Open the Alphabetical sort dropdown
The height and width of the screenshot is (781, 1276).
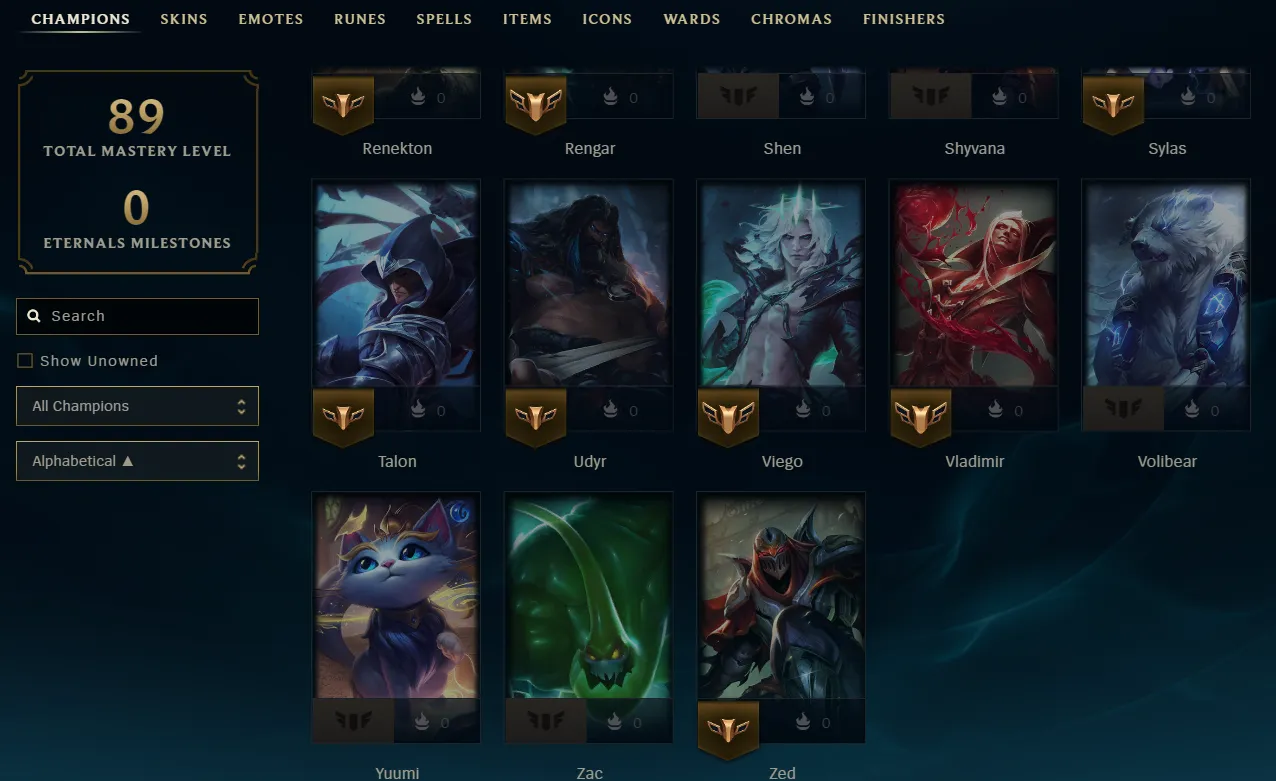coord(137,461)
